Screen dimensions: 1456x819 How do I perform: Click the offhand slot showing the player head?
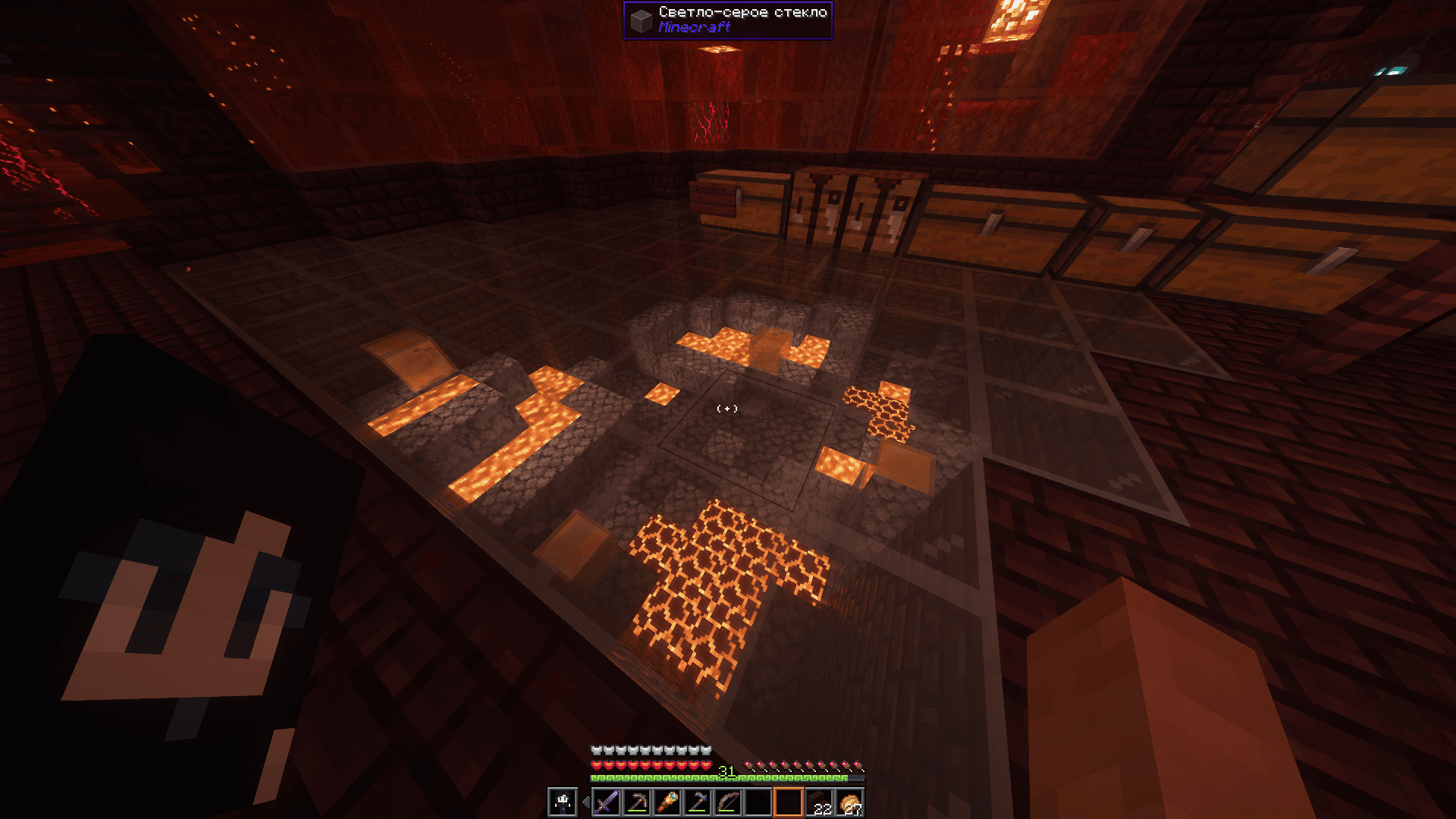point(563,802)
